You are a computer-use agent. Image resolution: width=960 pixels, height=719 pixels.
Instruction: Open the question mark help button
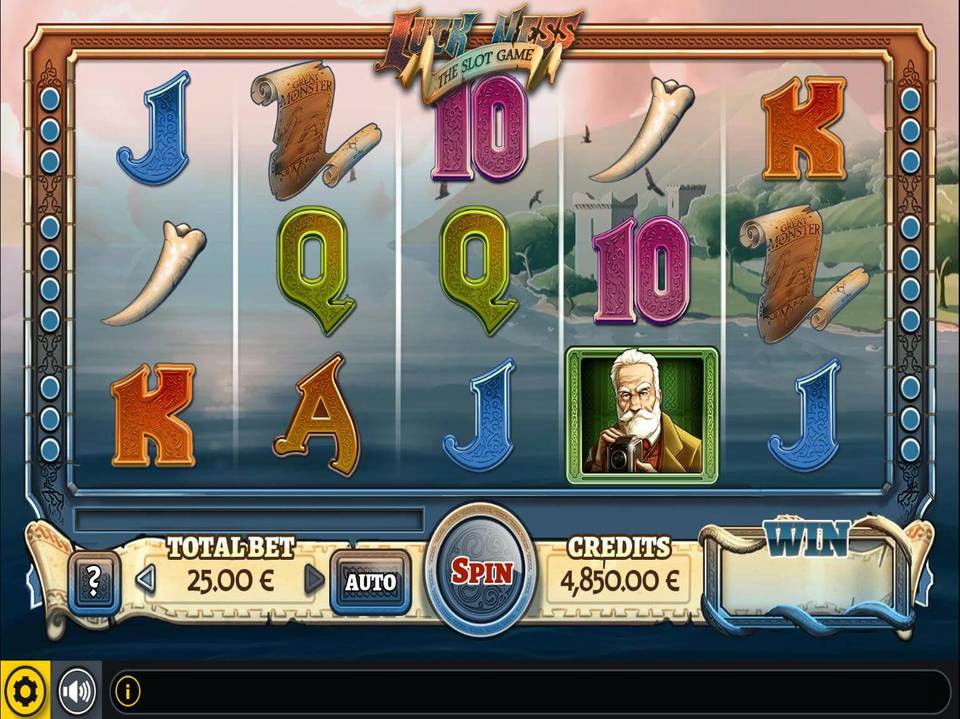tap(95, 579)
